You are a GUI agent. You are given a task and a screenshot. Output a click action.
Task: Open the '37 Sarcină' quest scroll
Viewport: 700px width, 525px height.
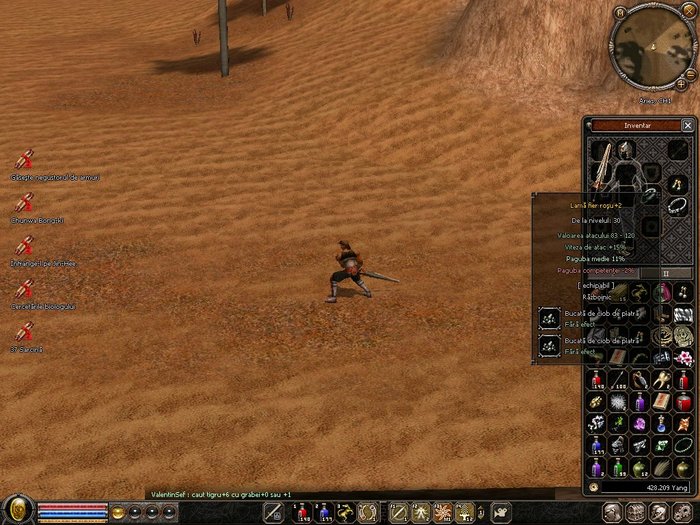point(25,331)
